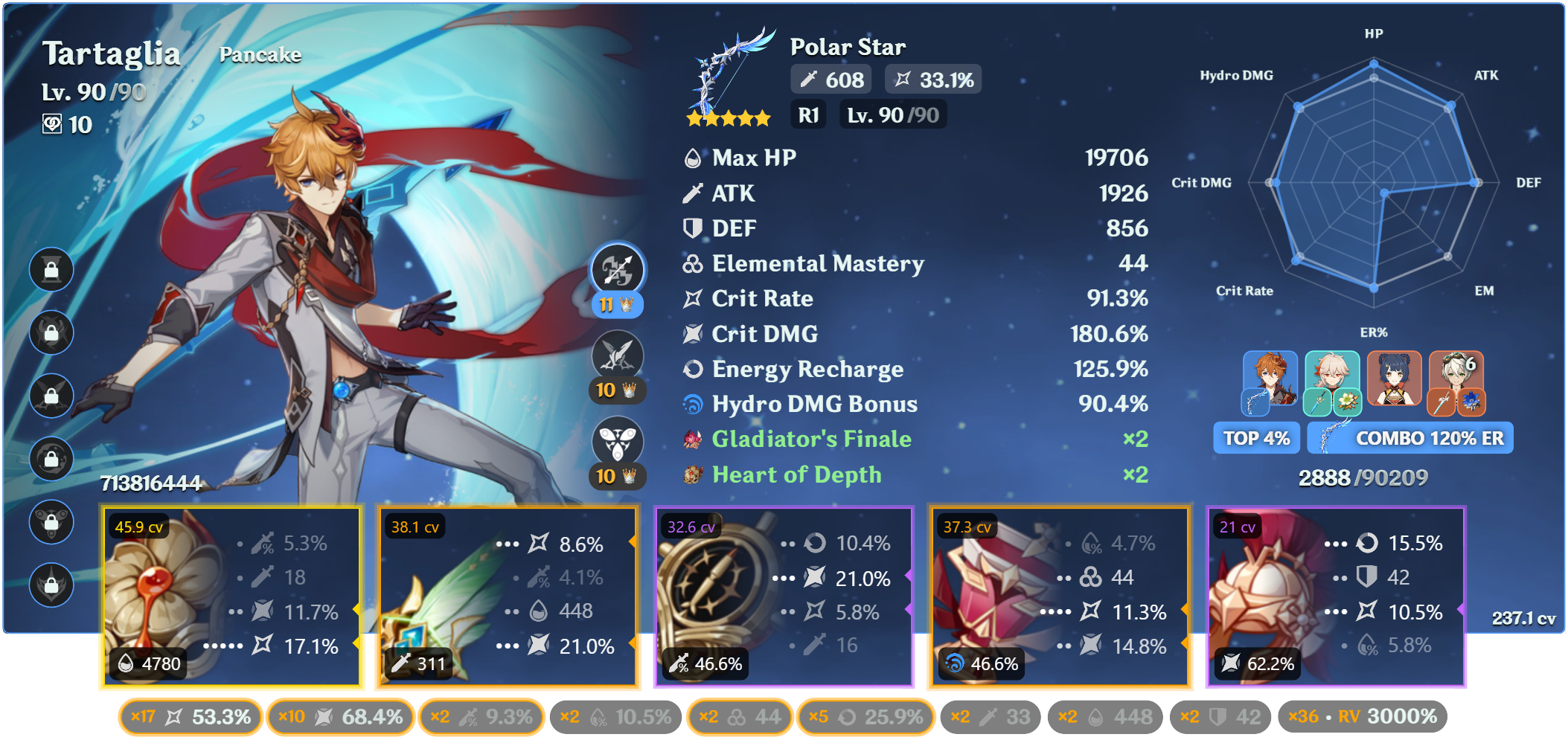1568x740 pixels.
Task: Click the Heart of Depth set icon
Action: coord(694,474)
